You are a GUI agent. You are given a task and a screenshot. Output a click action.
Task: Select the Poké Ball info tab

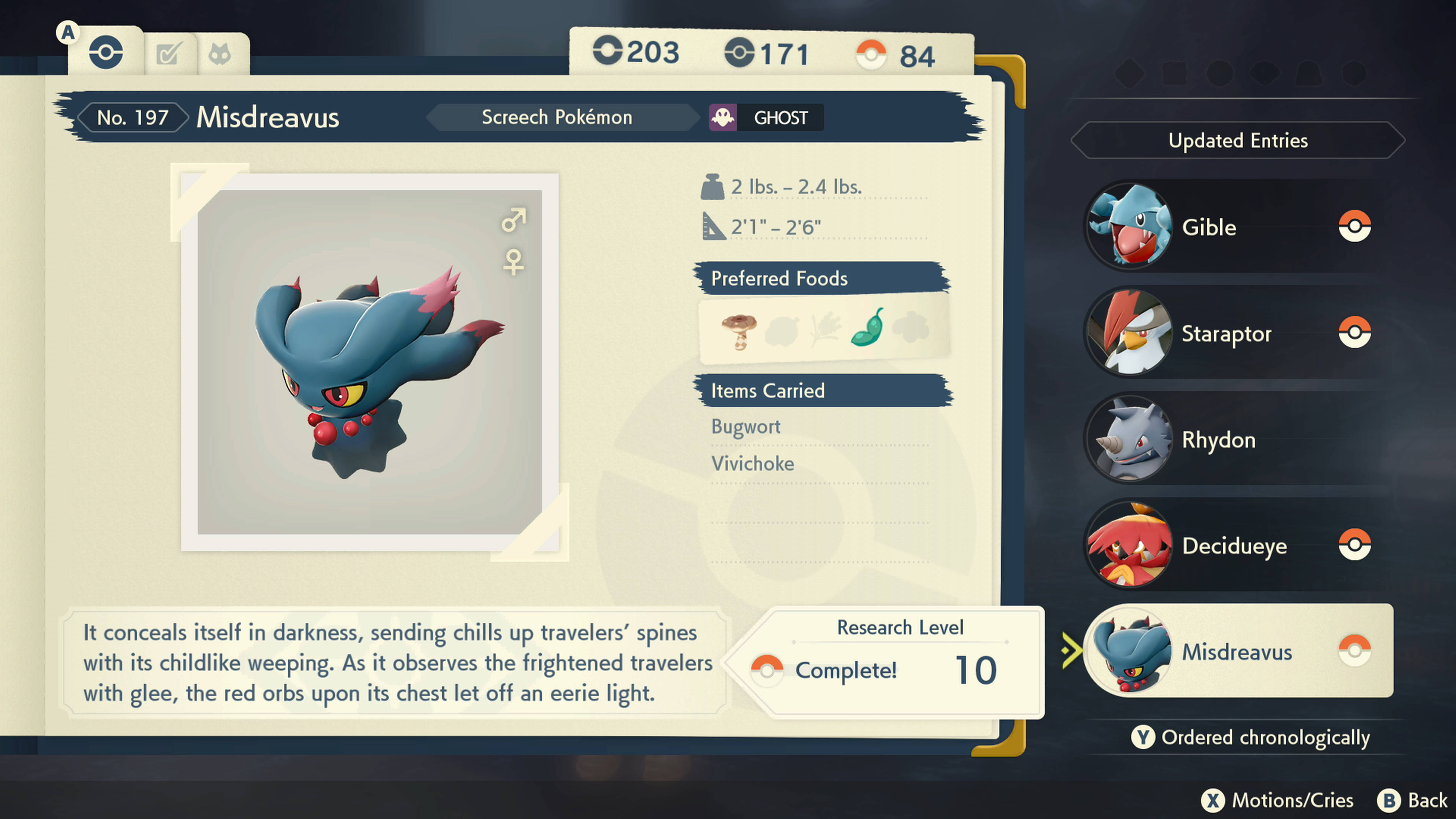(x=106, y=53)
